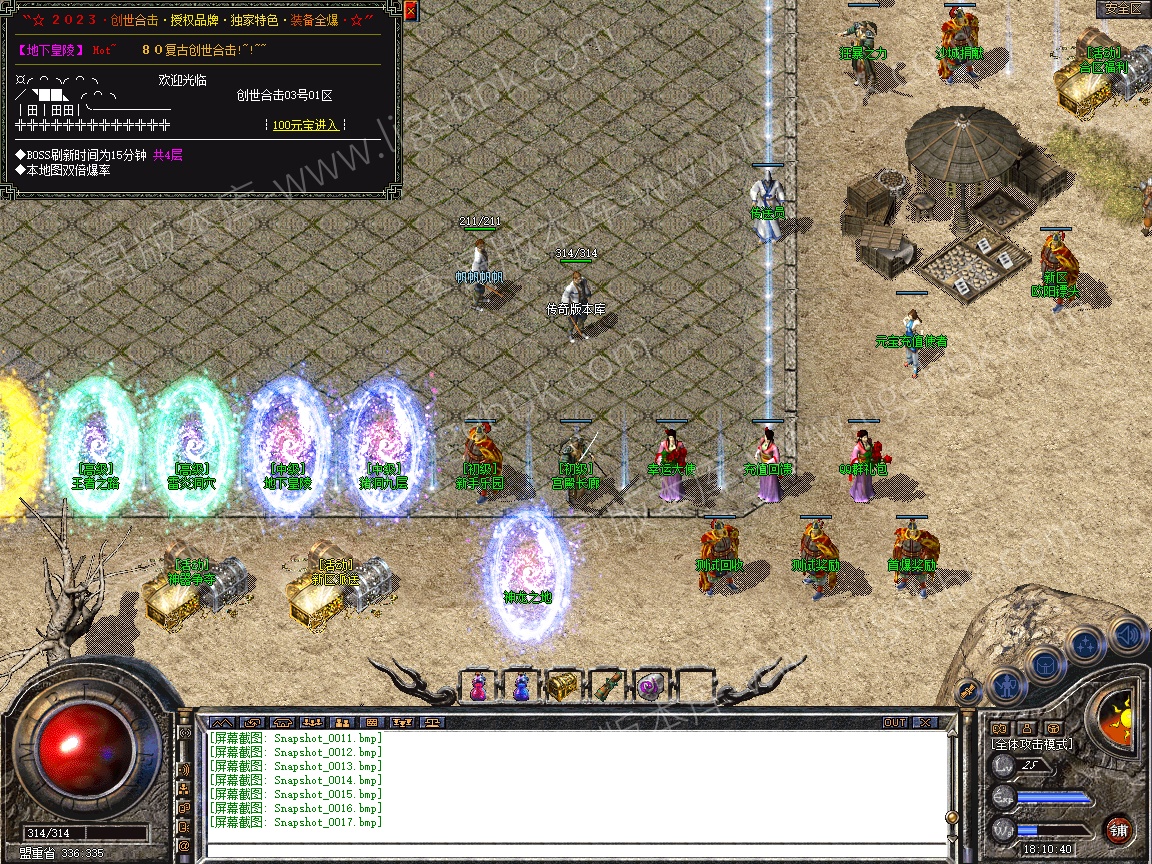The height and width of the screenshot is (864, 1152).
Task: Open the skills sparkle round button
Action: (1086, 645)
